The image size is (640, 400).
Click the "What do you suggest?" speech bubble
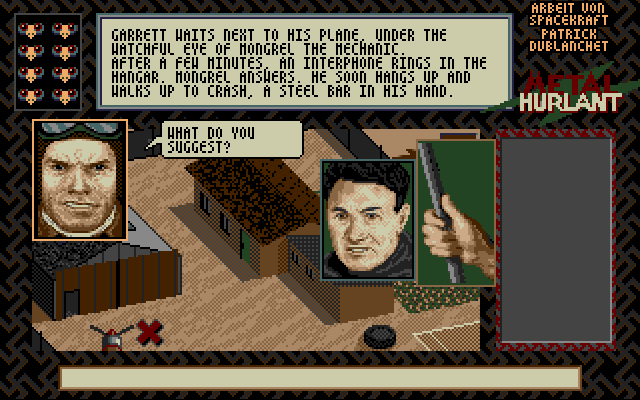(x=230, y=139)
